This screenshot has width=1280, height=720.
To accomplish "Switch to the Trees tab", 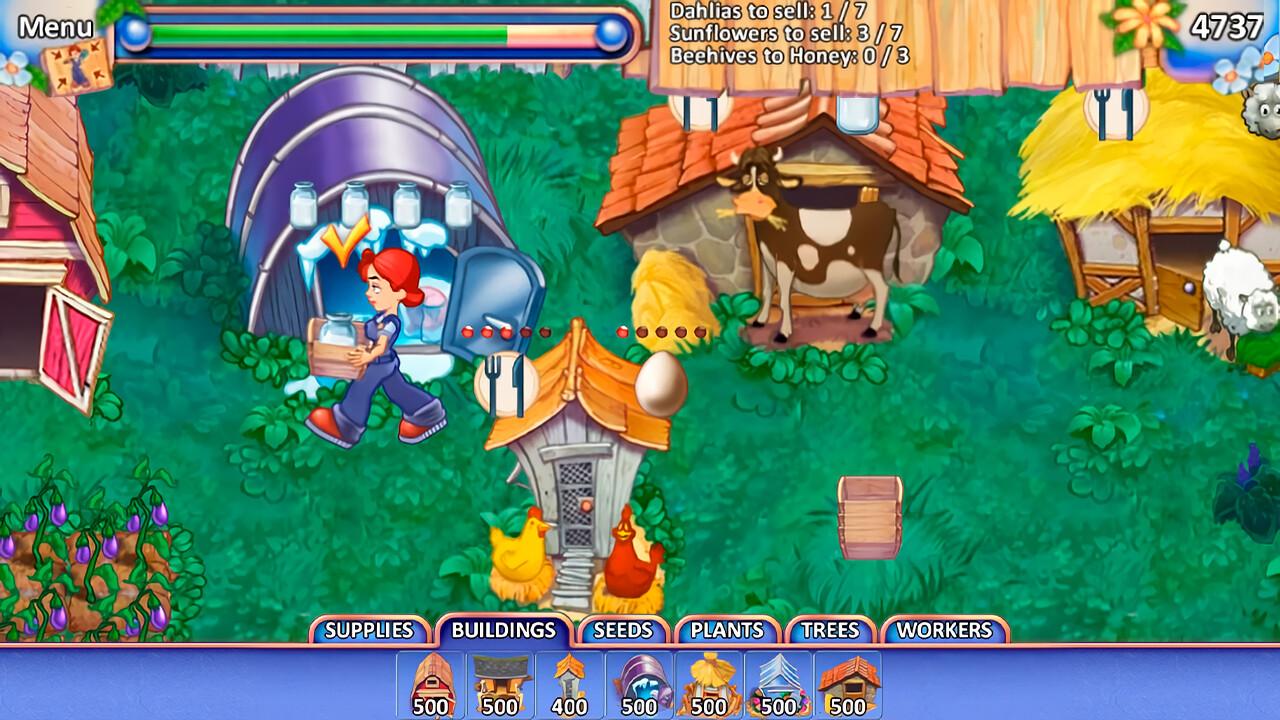I will (x=830, y=630).
